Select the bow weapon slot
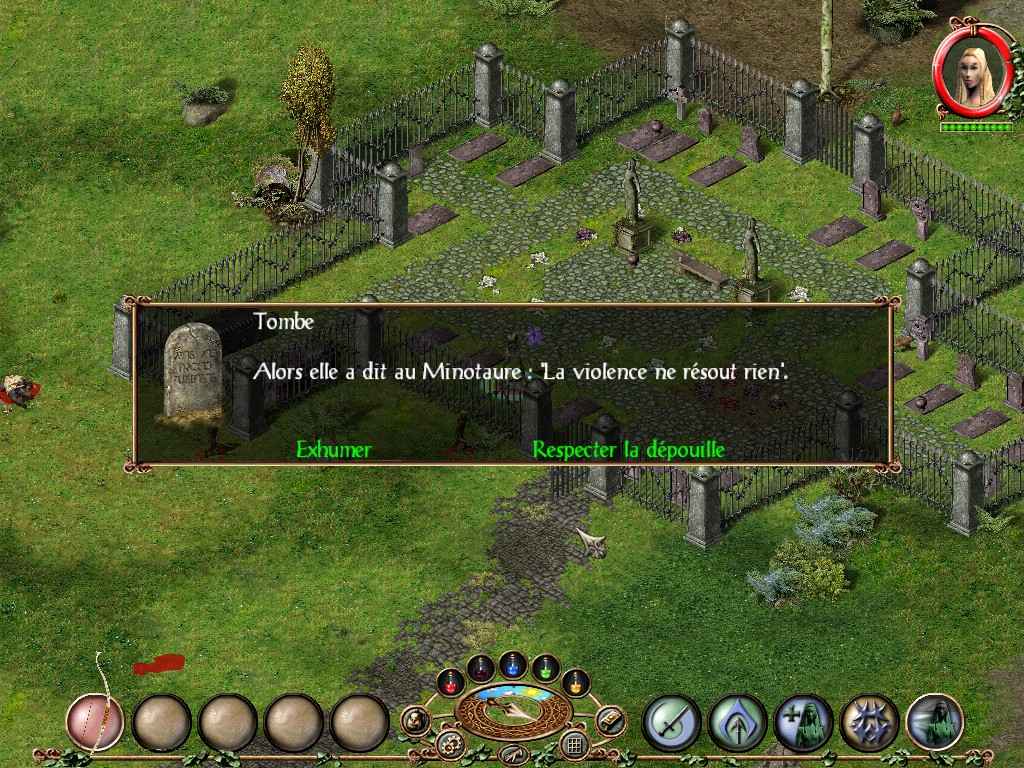The width and height of the screenshot is (1024, 768). pyautogui.click(x=95, y=720)
